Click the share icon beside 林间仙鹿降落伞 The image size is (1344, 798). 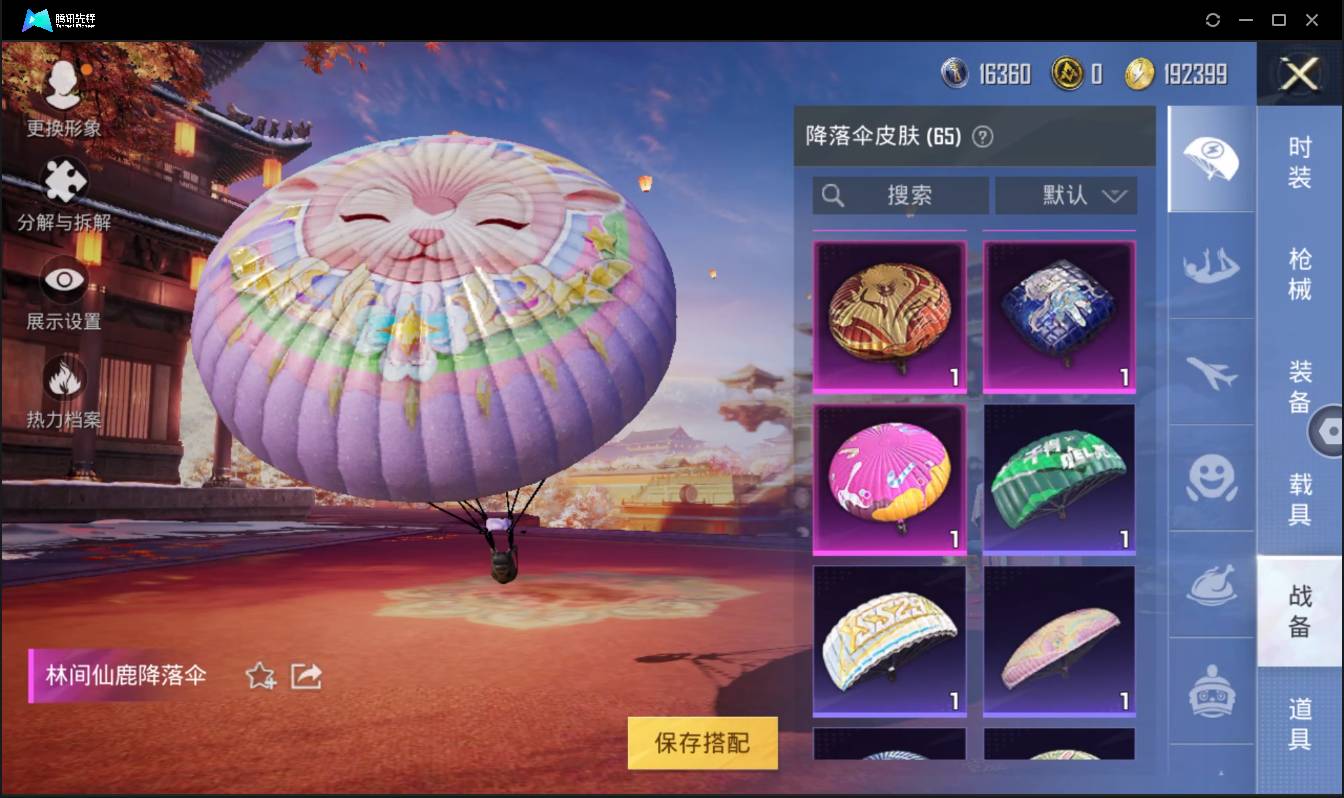pos(306,676)
